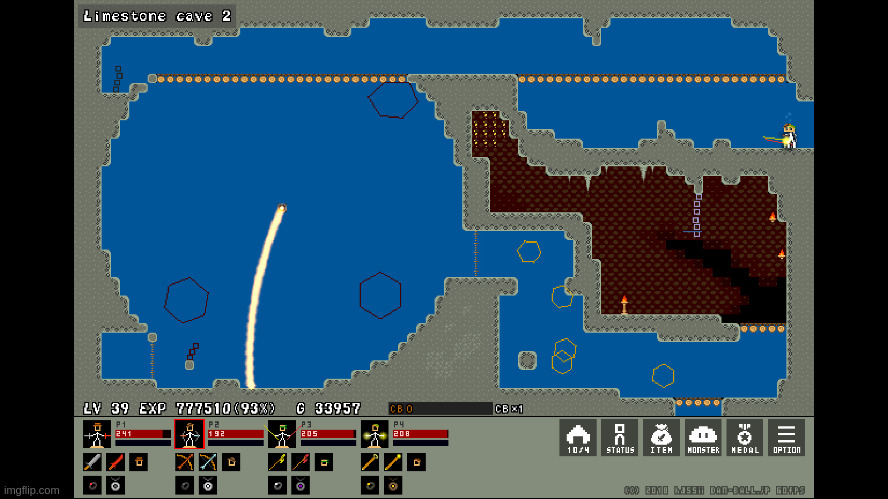Pick the P4 character portrait
The height and width of the screenshot is (499, 888).
point(373,434)
